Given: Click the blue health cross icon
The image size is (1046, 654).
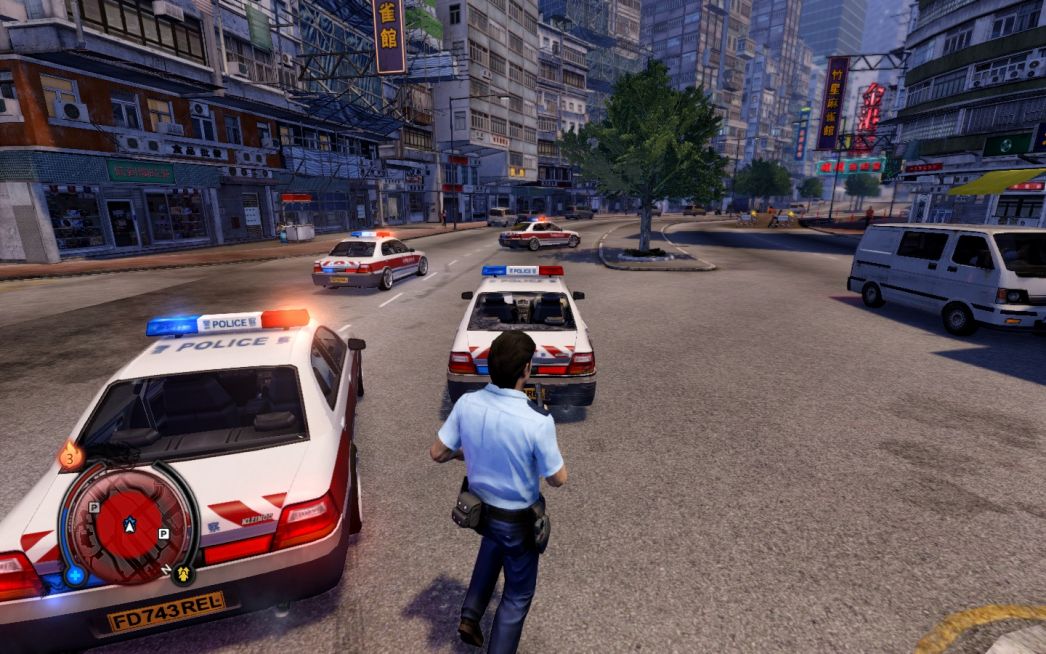Looking at the screenshot, I should (75, 575).
